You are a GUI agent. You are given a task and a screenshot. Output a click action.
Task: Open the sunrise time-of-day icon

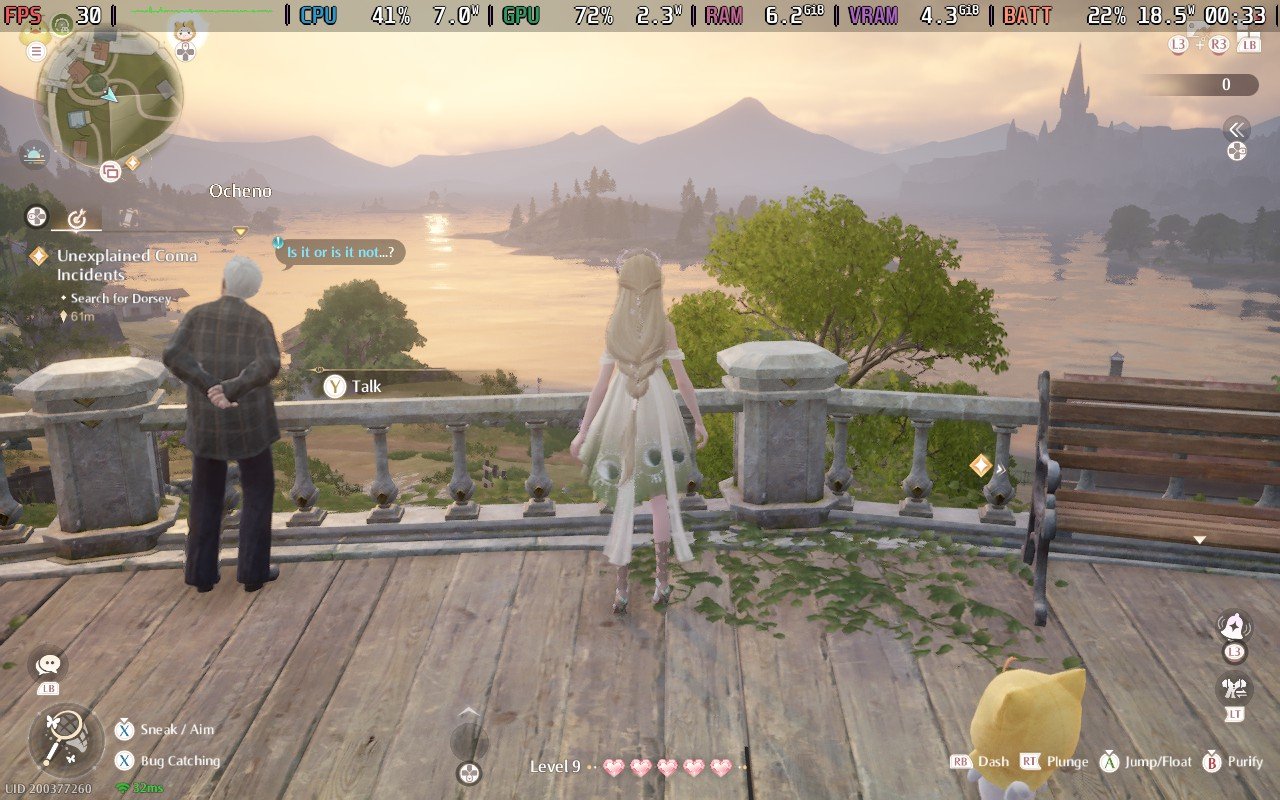pyautogui.click(x=34, y=155)
